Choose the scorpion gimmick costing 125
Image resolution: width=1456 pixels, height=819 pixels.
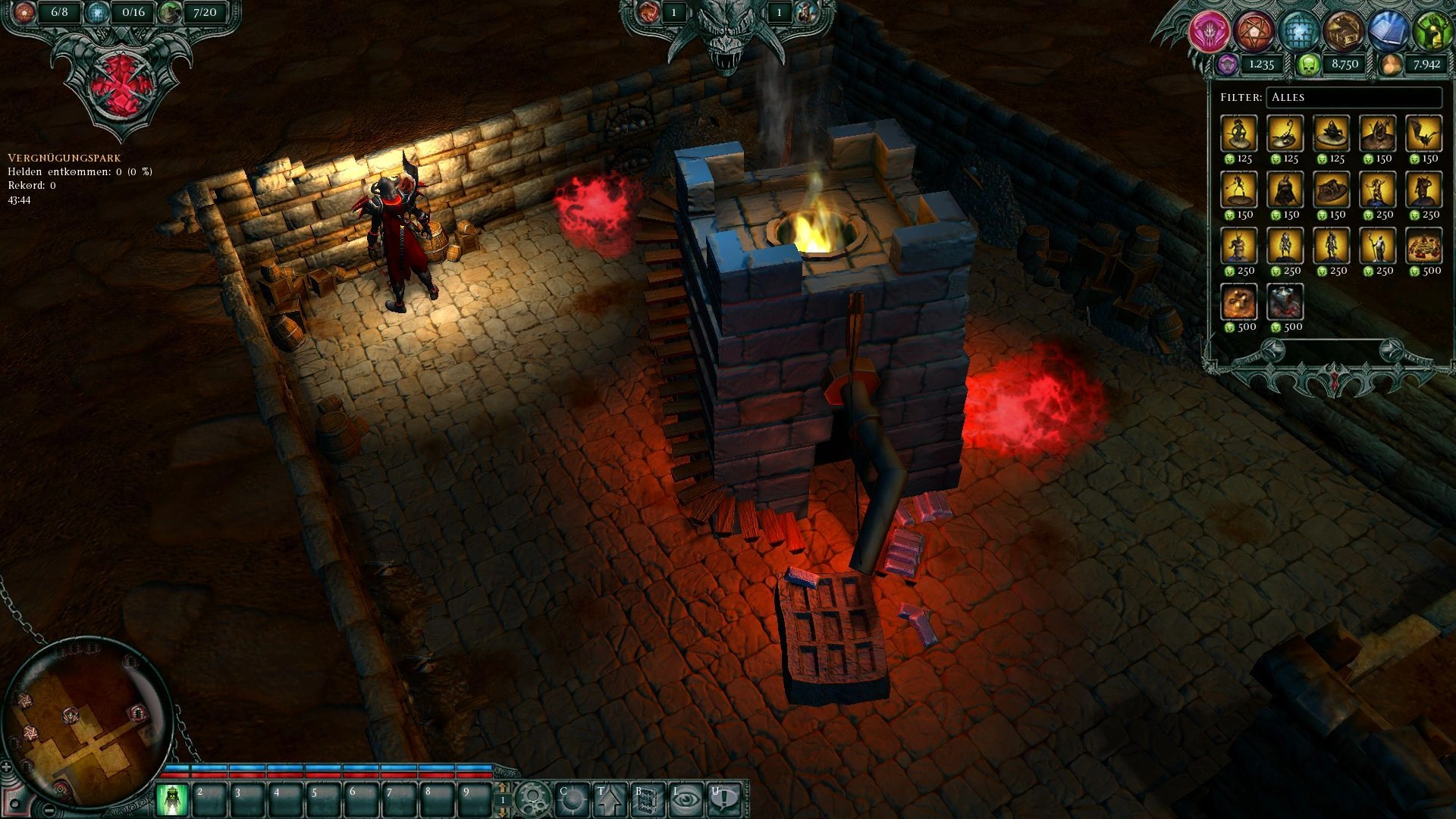(x=1285, y=134)
